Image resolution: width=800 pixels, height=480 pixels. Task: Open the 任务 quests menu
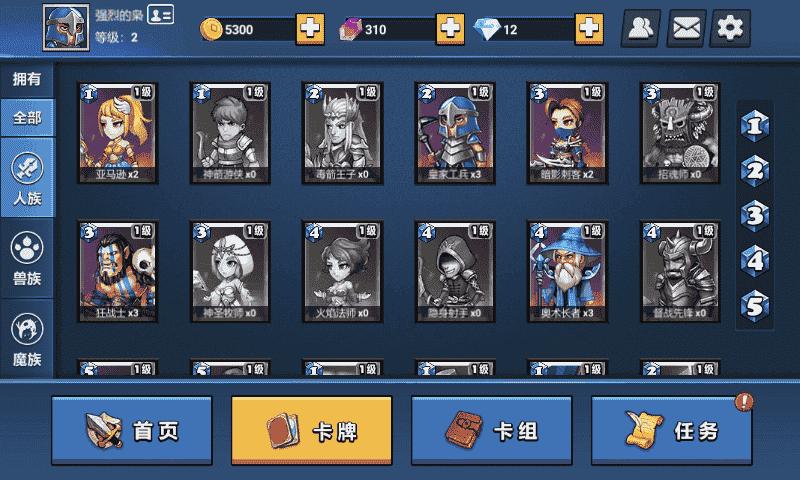pyautogui.click(x=672, y=431)
